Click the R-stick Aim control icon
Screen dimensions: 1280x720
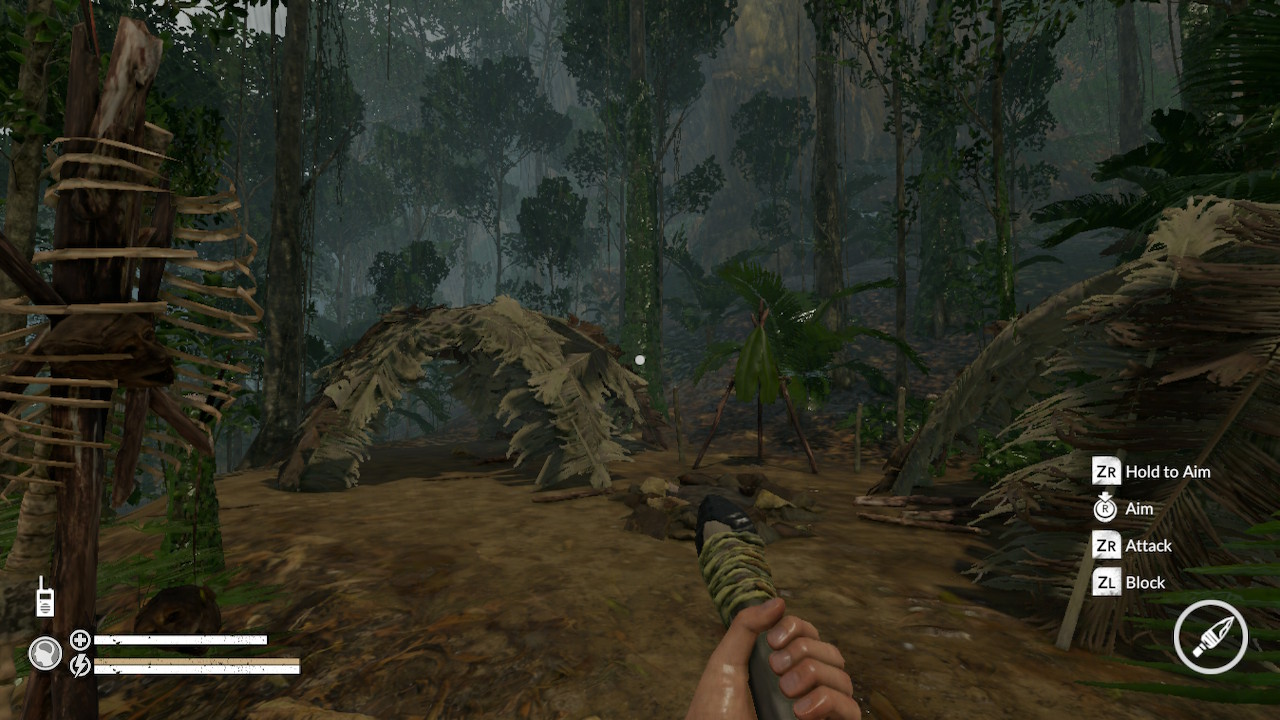tap(1106, 508)
